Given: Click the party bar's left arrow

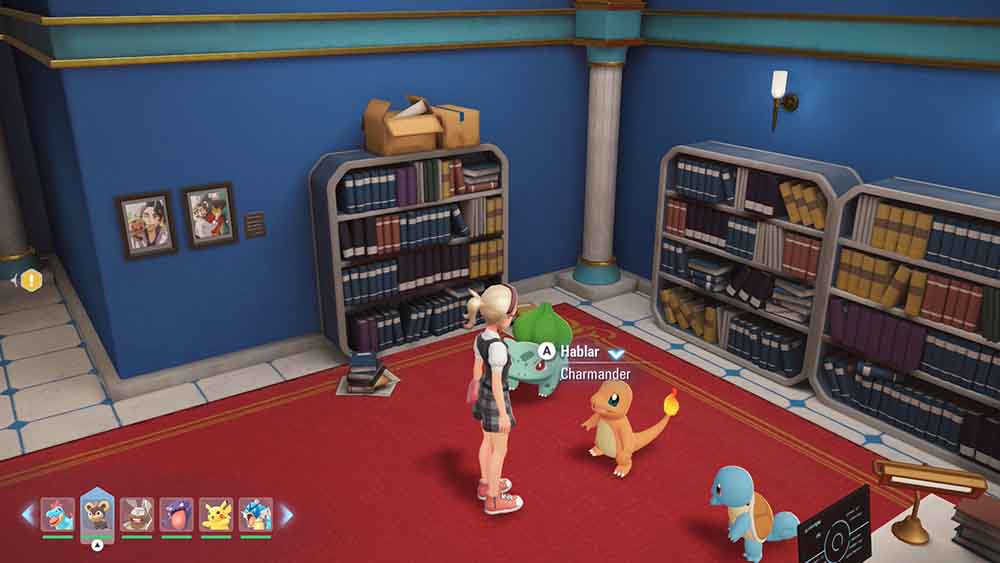Looking at the screenshot, I should pyautogui.click(x=28, y=514).
